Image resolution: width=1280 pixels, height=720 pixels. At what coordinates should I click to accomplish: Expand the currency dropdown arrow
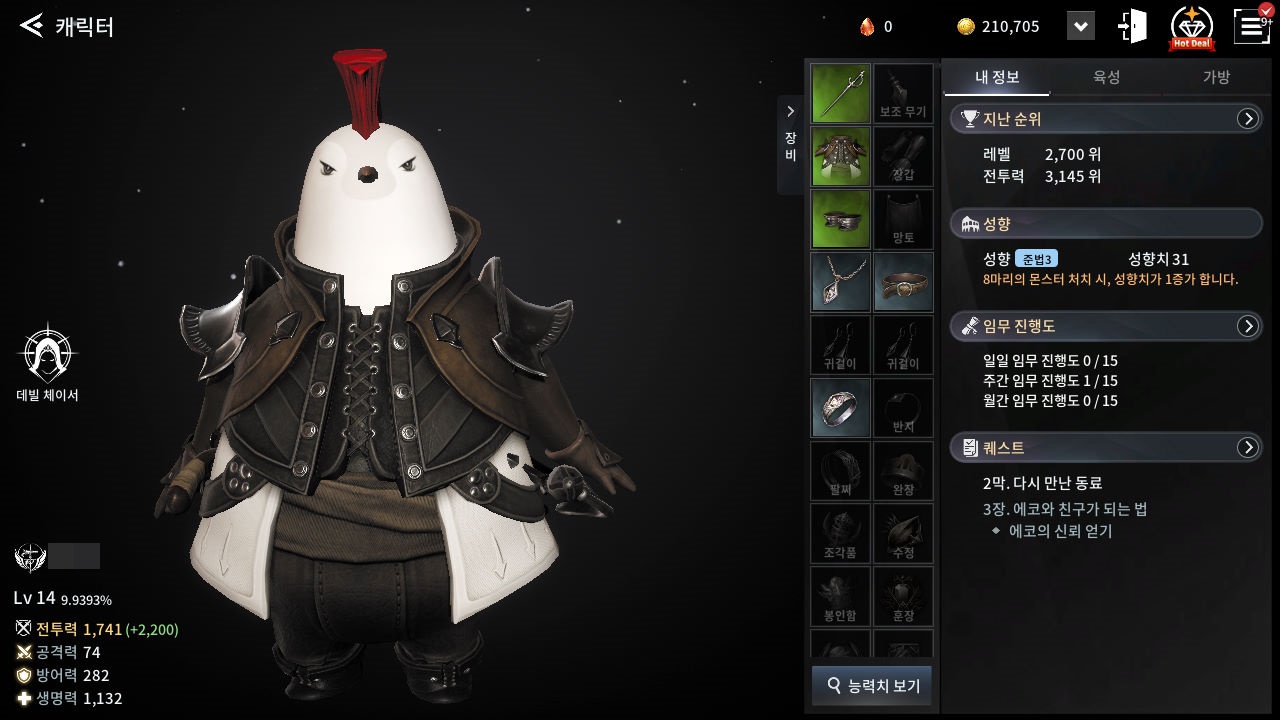click(x=1080, y=27)
